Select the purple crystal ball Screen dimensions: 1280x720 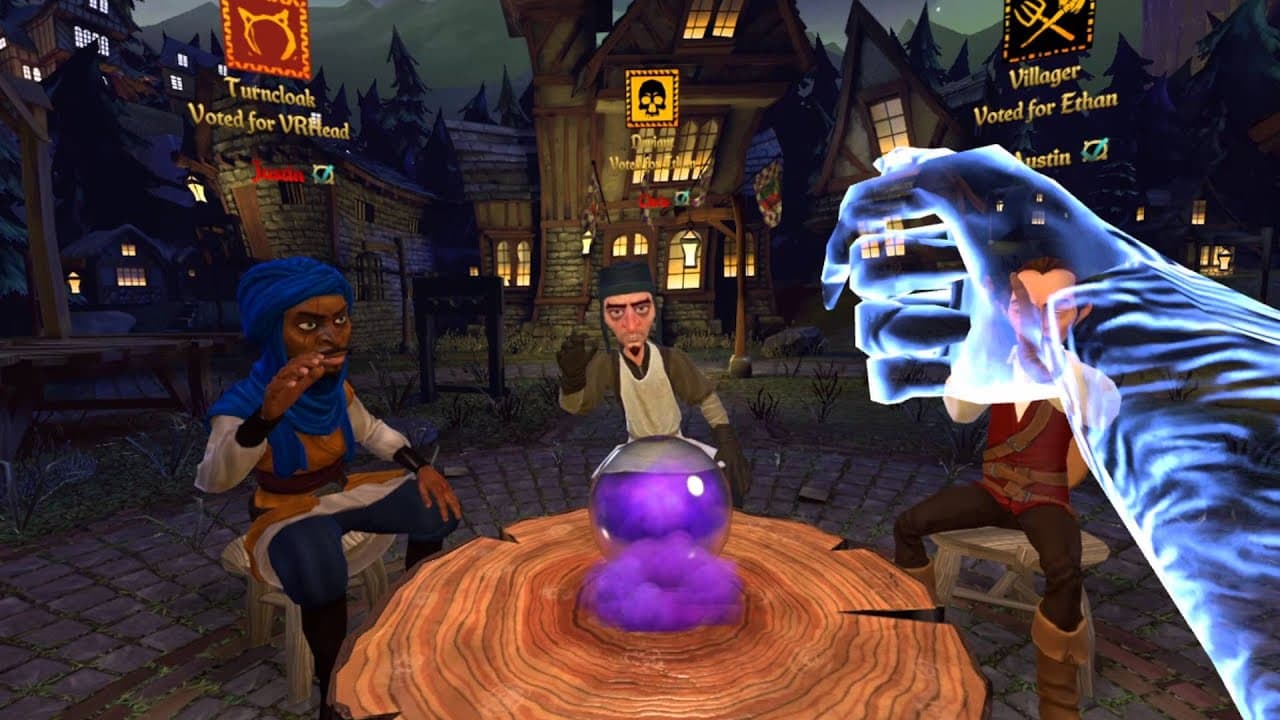pos(660,500)
